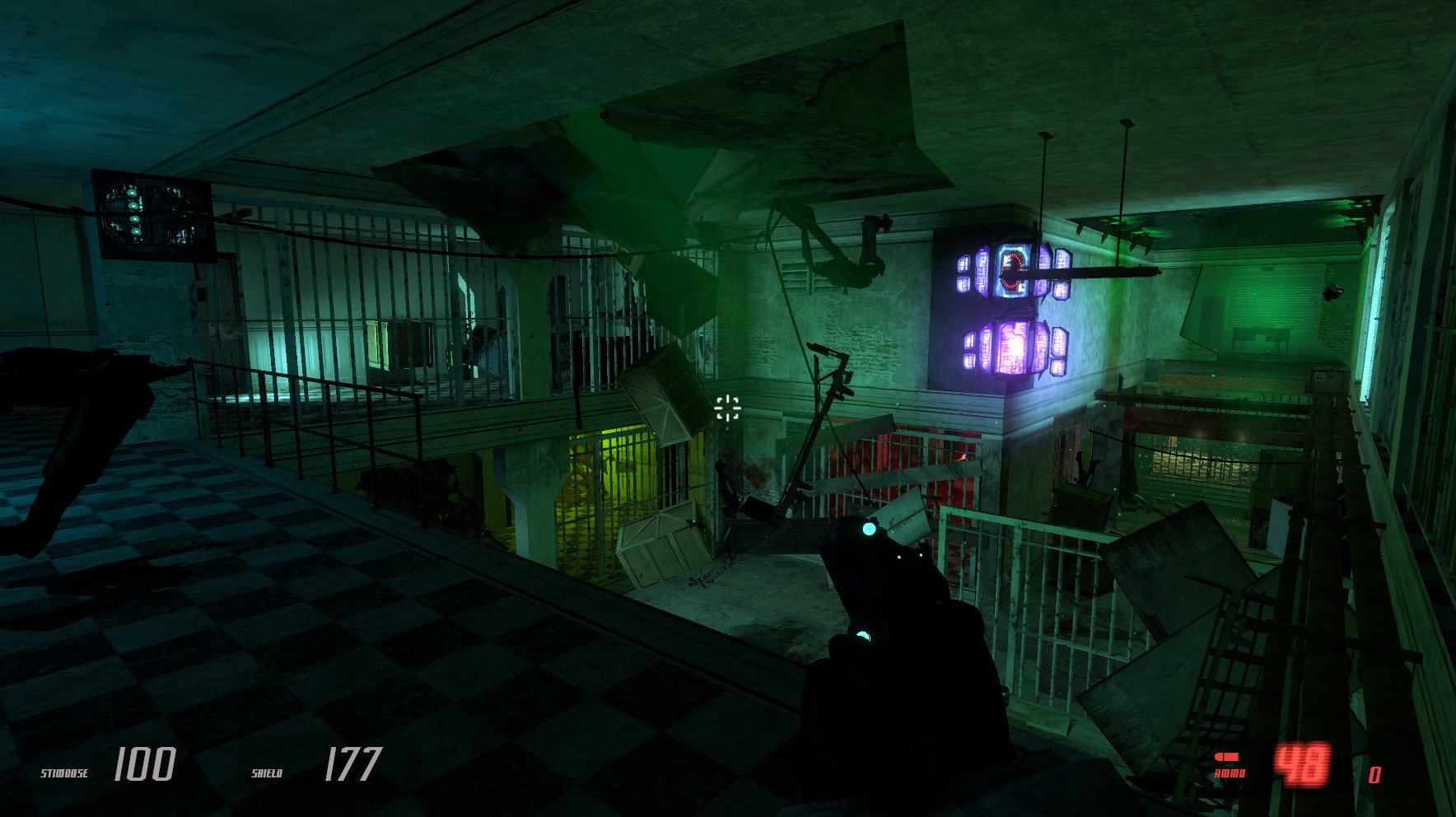Image resolution: width=1456 pixels, height=817 pixels.
Task: Click the SHIELD label in the HUD
Action: tap(268, 773)
